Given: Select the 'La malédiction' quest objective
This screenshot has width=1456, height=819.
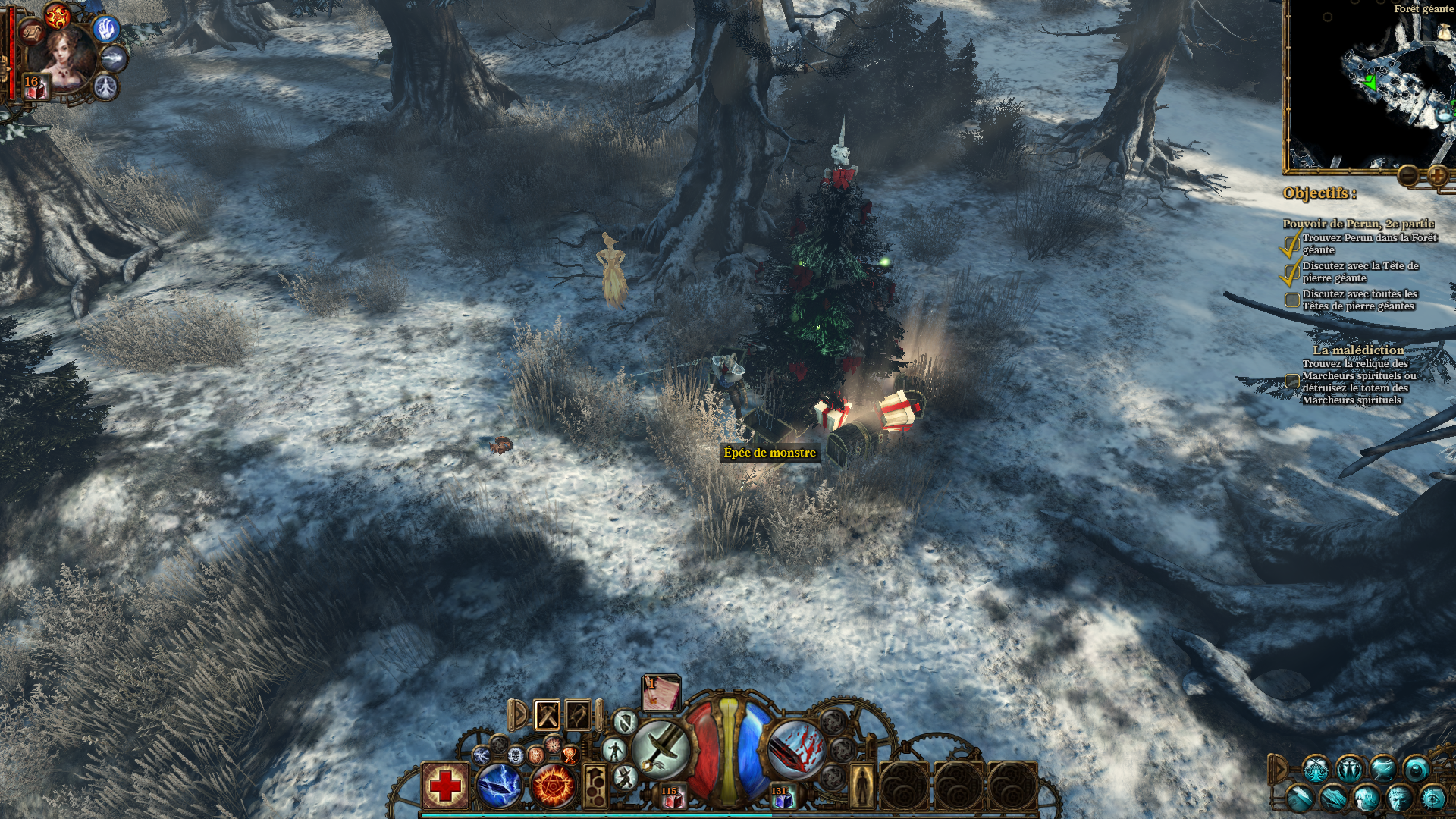Looking at the screenshot, I should (x=1358, y=350).
